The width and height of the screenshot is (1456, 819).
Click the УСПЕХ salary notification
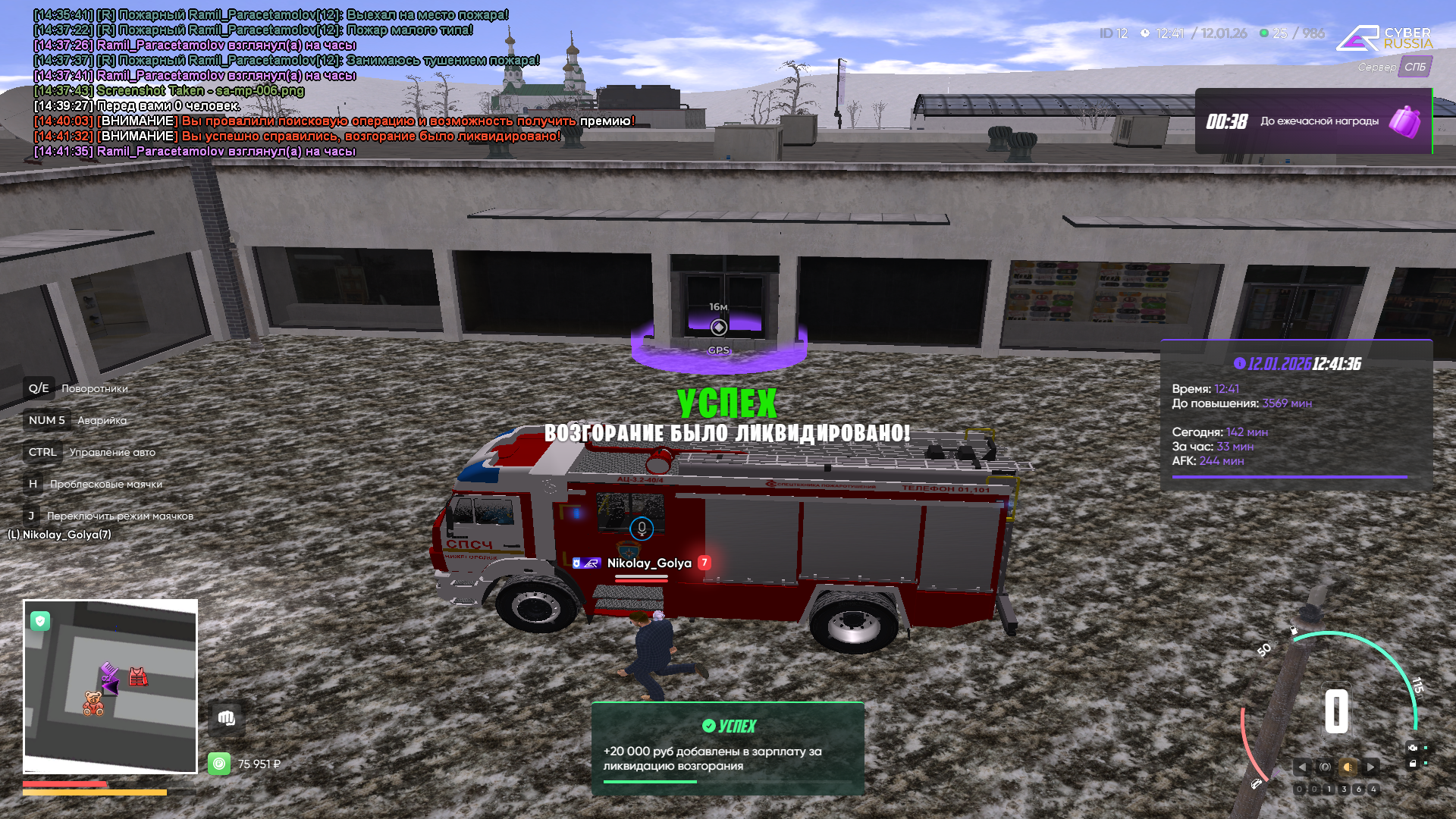(727, 748)
